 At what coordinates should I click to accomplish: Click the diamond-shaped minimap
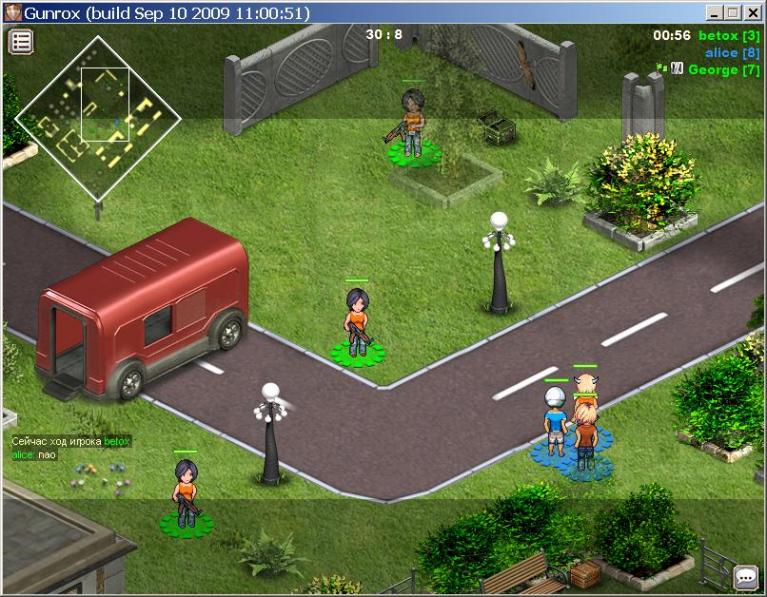click(x=97, y=118)
